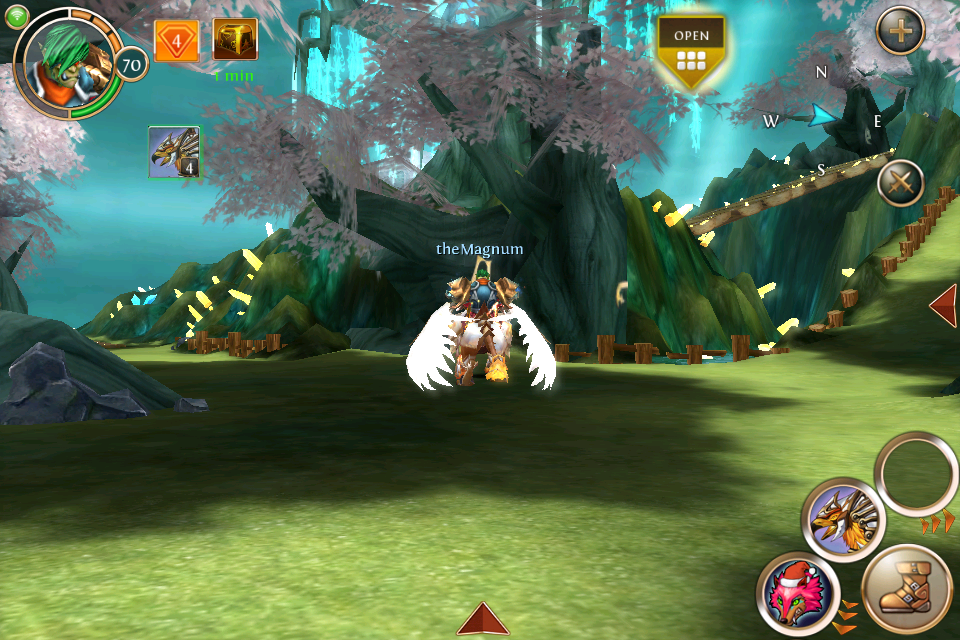Open the plus menu button
Image resolution: width=960 pixels, height=640 pixels.
click(x=900, y=32)
